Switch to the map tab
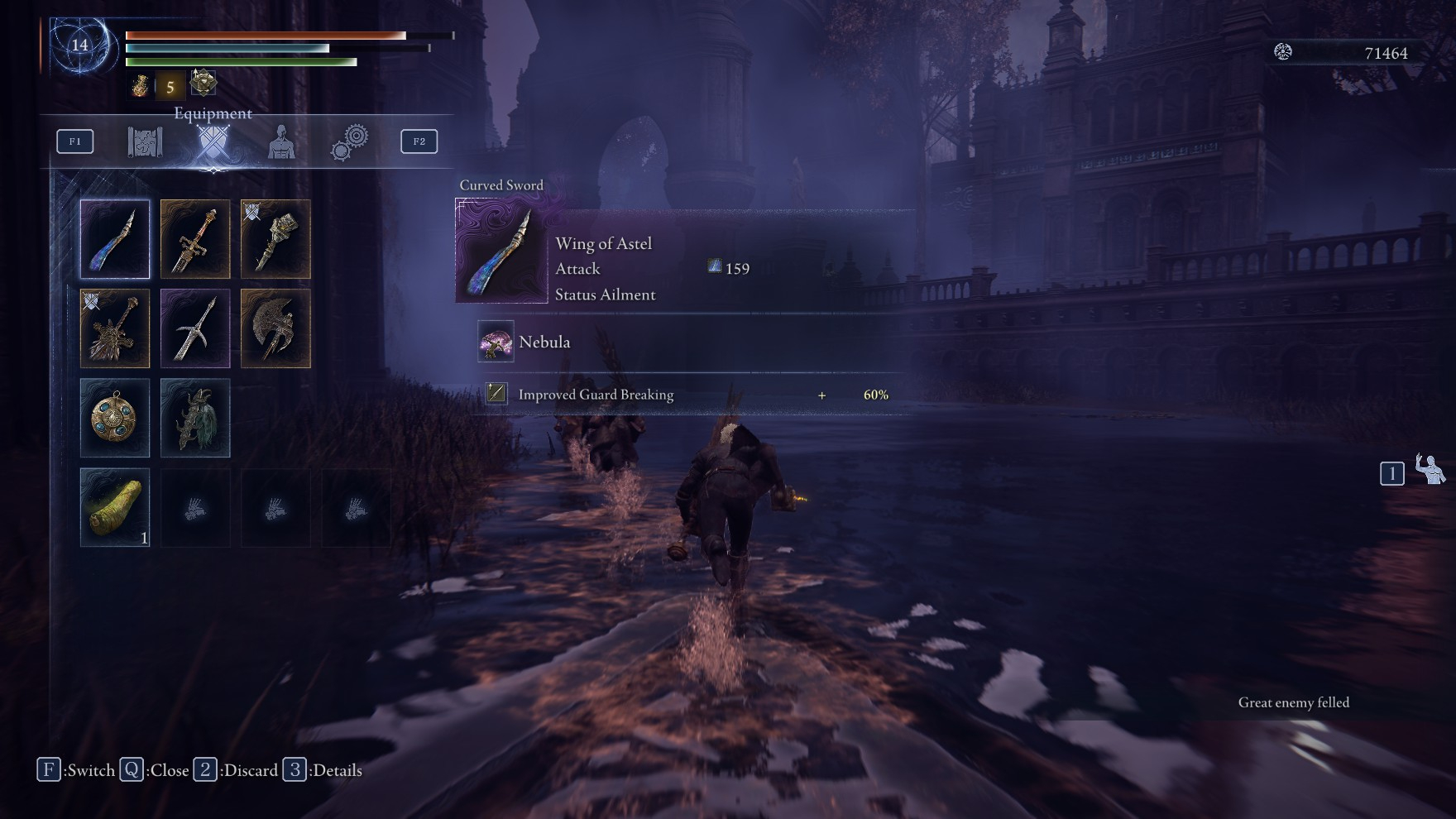Screen dimensions: 1456x819 pos(145,141)
